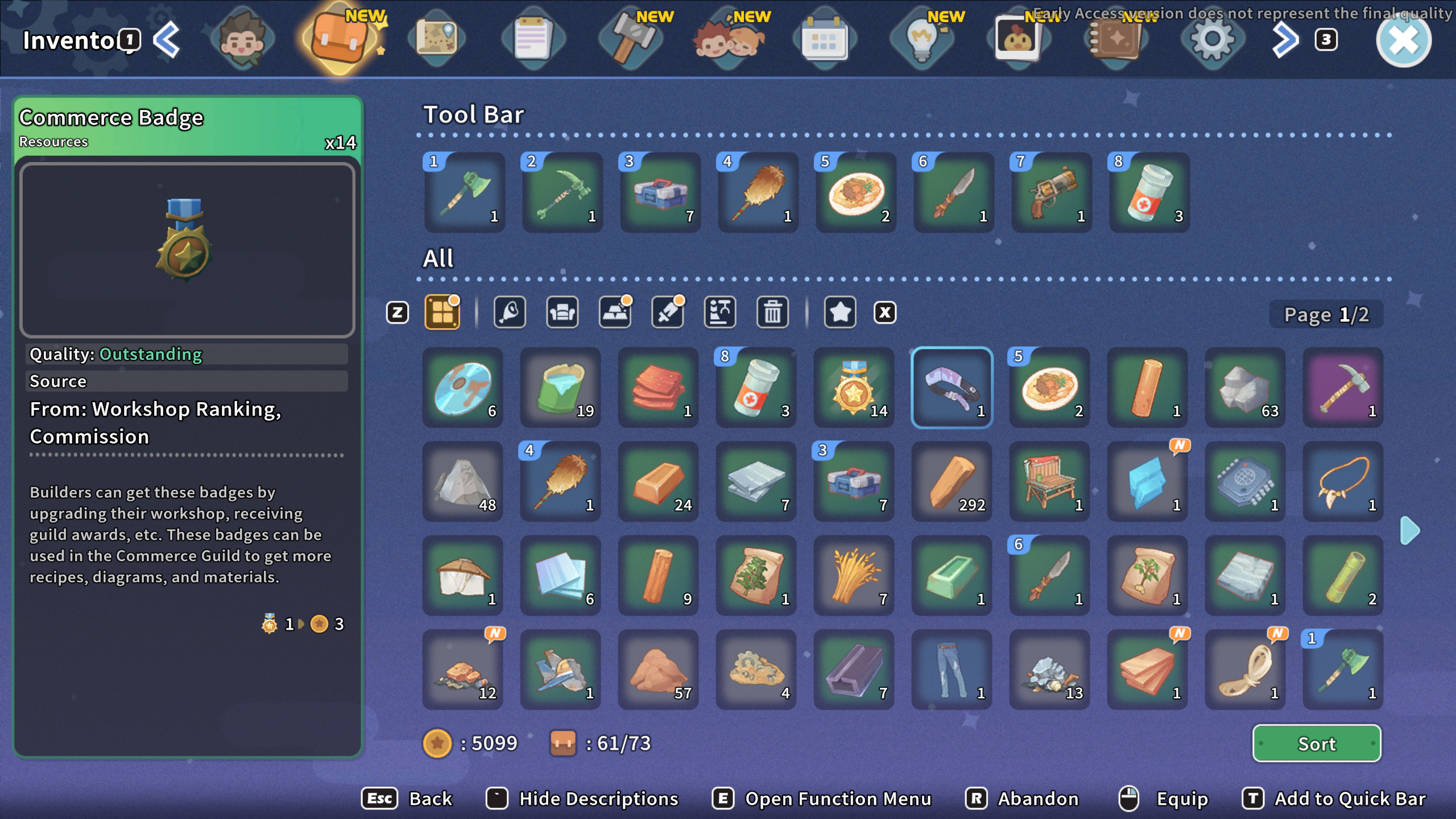Choose the feather duster tool bar slot
Viewport: 1456px width, 819px height.
758,193
